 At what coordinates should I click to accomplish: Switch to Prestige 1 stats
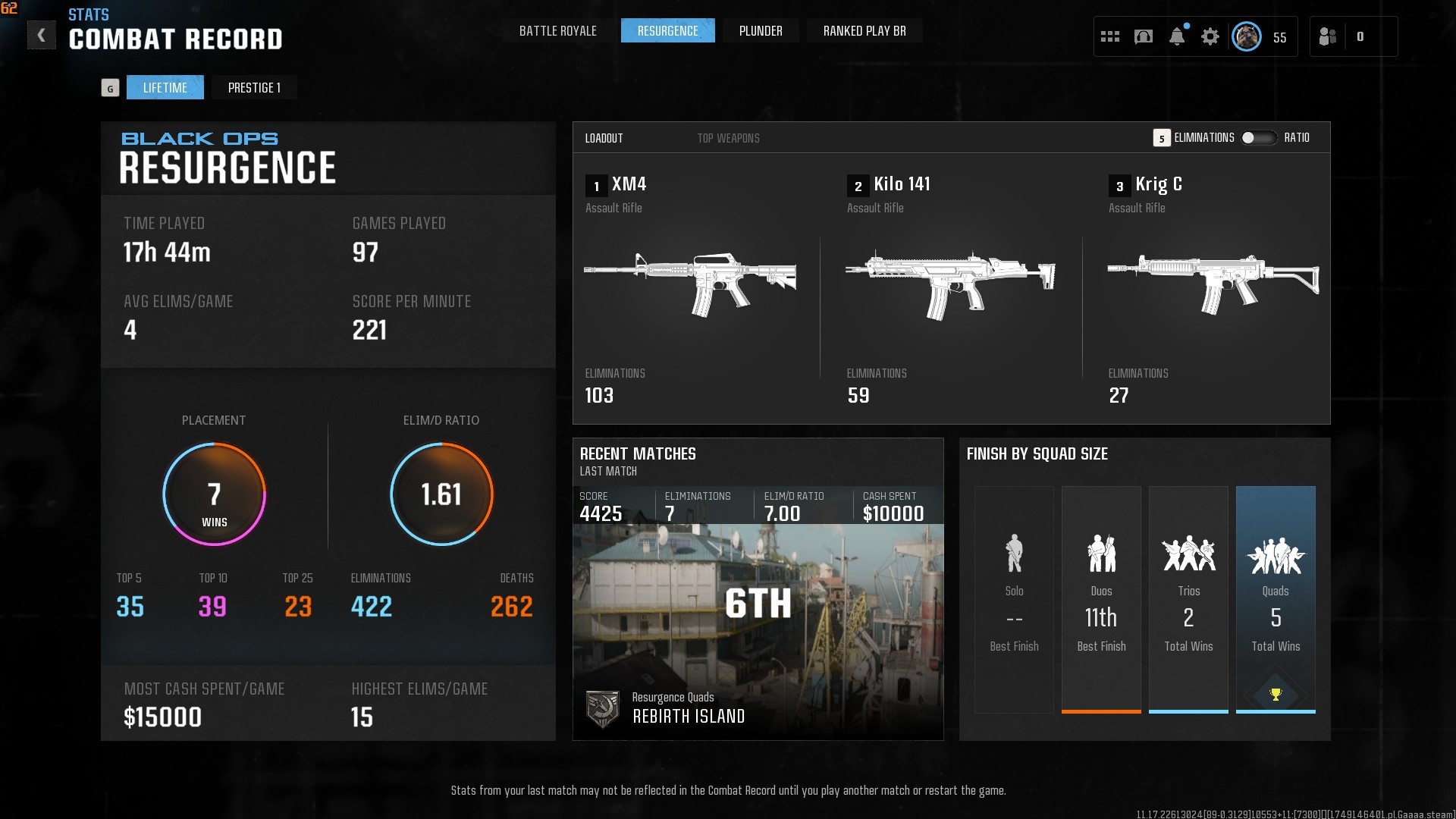254,88
